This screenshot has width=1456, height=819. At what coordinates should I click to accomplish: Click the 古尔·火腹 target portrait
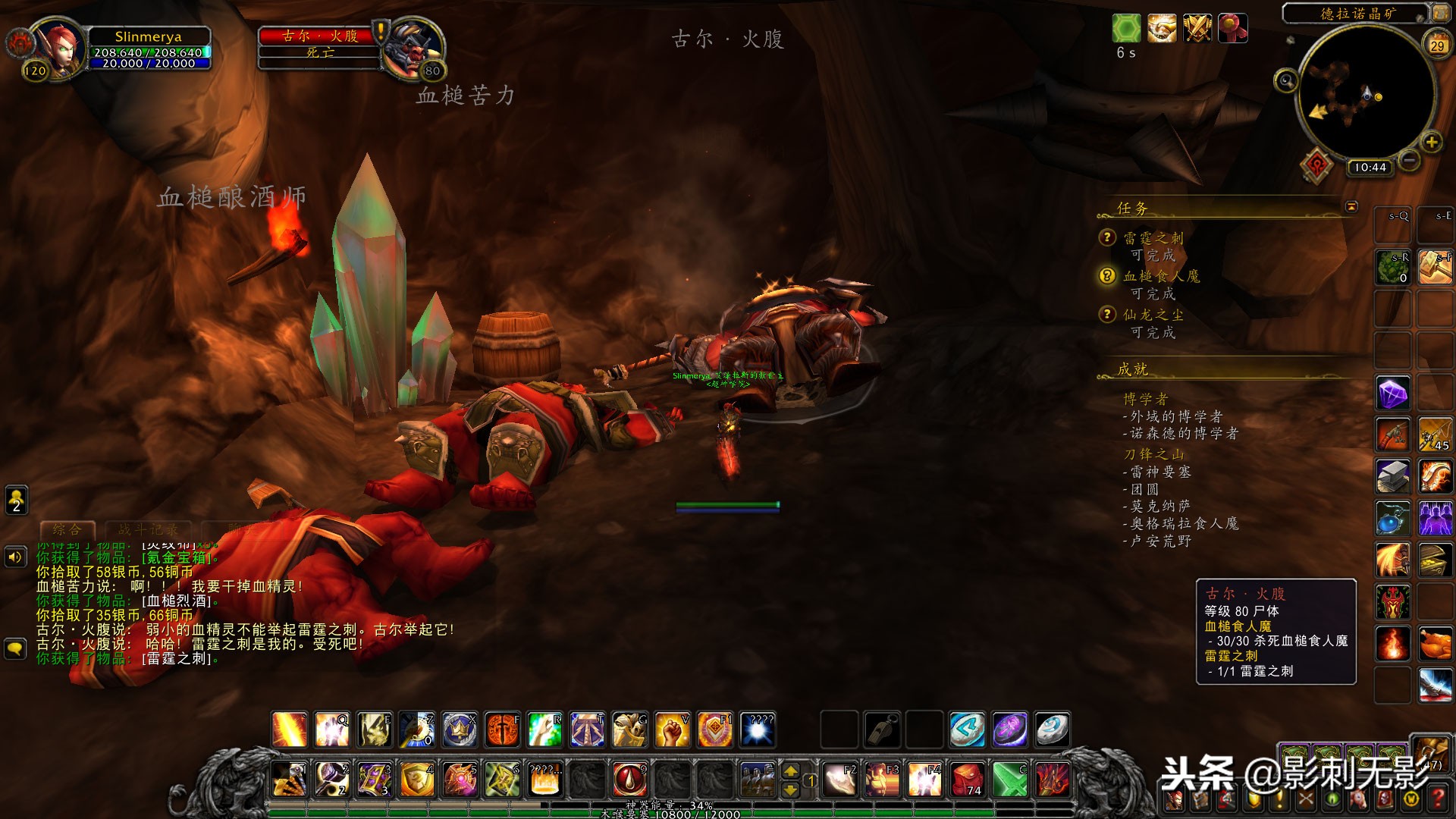point(412,47)
